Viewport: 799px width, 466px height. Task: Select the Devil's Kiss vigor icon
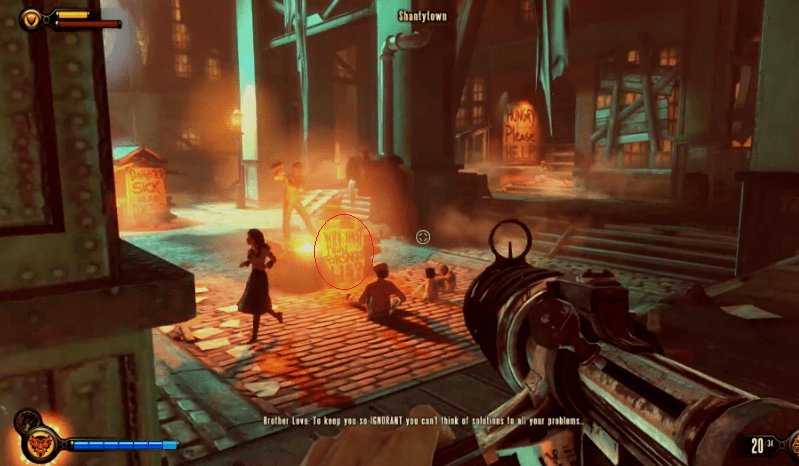pyautogui.click(x=38, y=441)
